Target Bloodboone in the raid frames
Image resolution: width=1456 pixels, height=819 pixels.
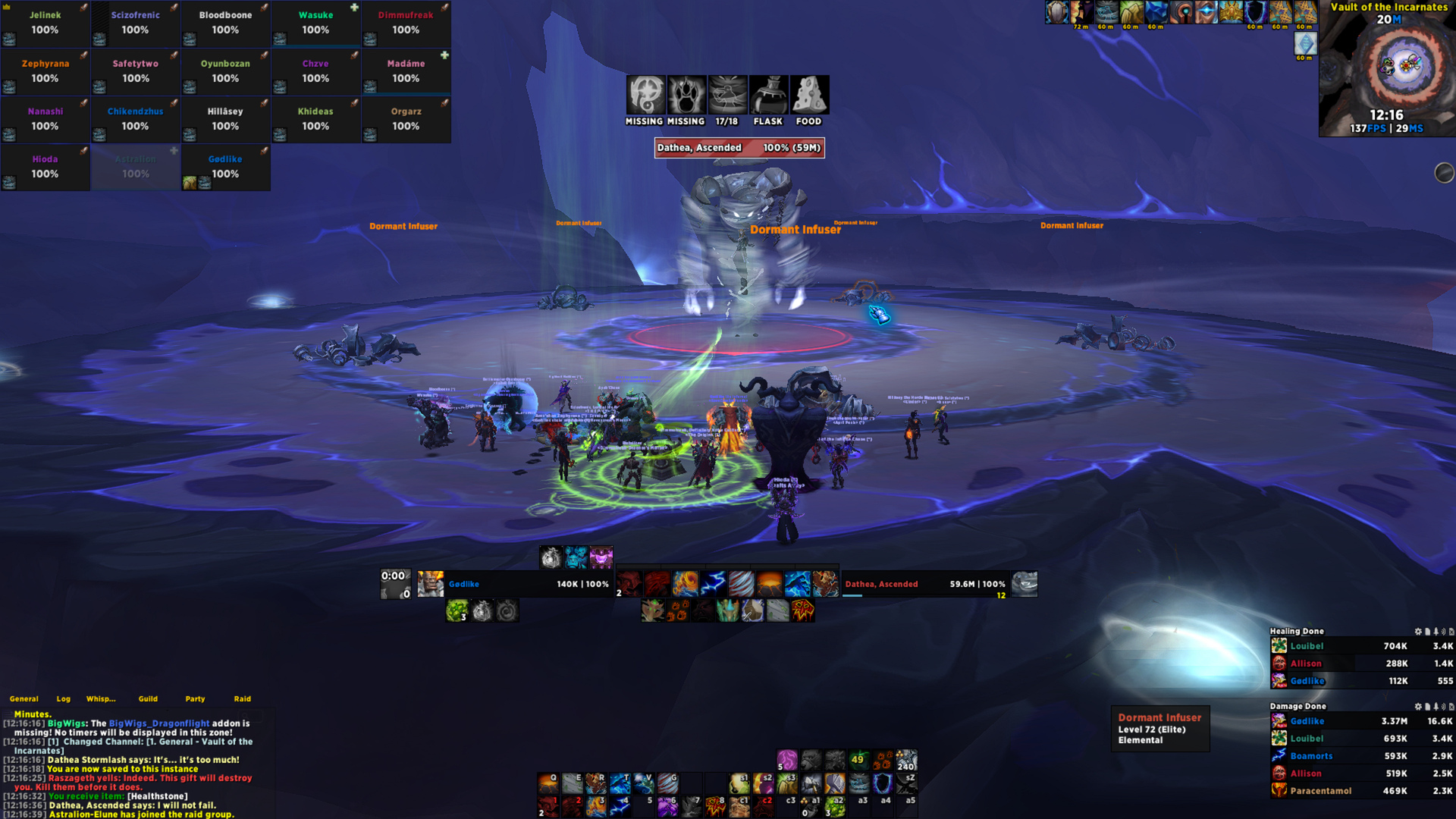[x=225, y=23]
